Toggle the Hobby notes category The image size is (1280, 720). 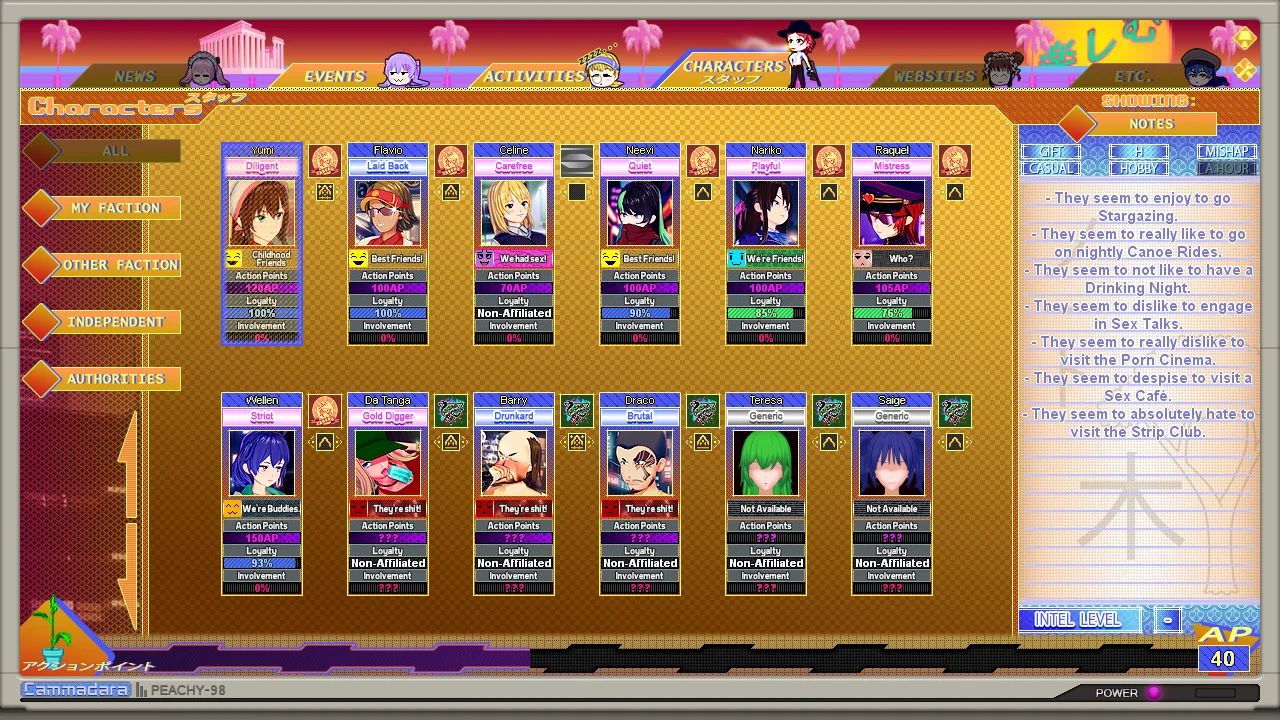1138,168
